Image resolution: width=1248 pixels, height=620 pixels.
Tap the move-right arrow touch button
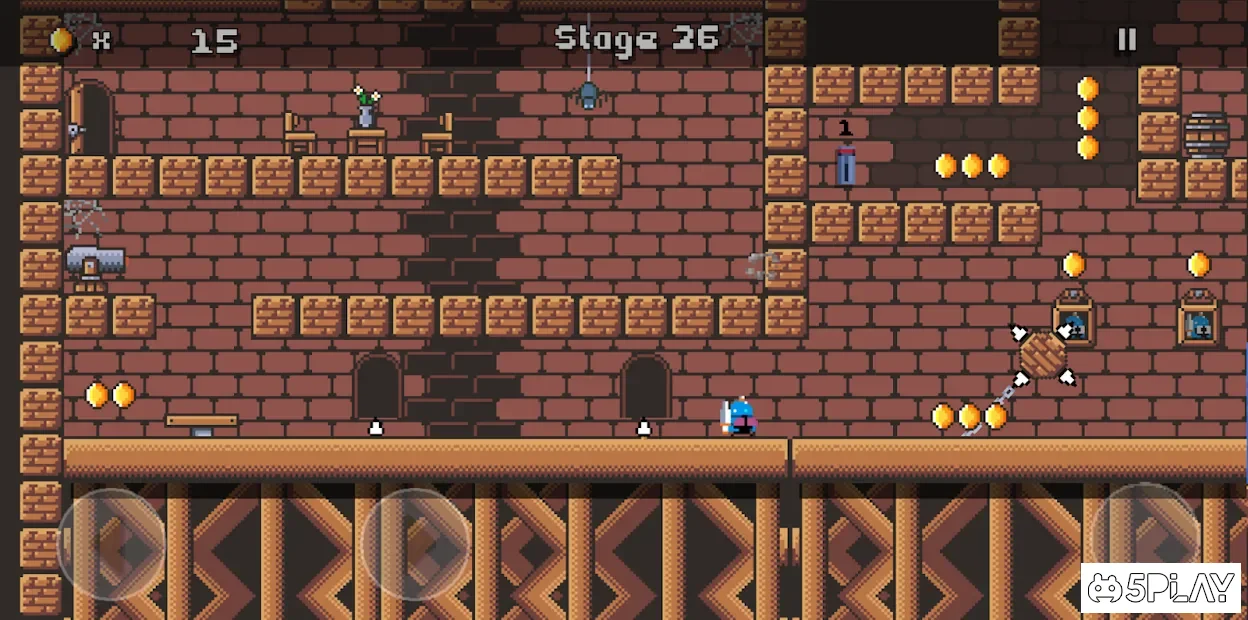416,545
